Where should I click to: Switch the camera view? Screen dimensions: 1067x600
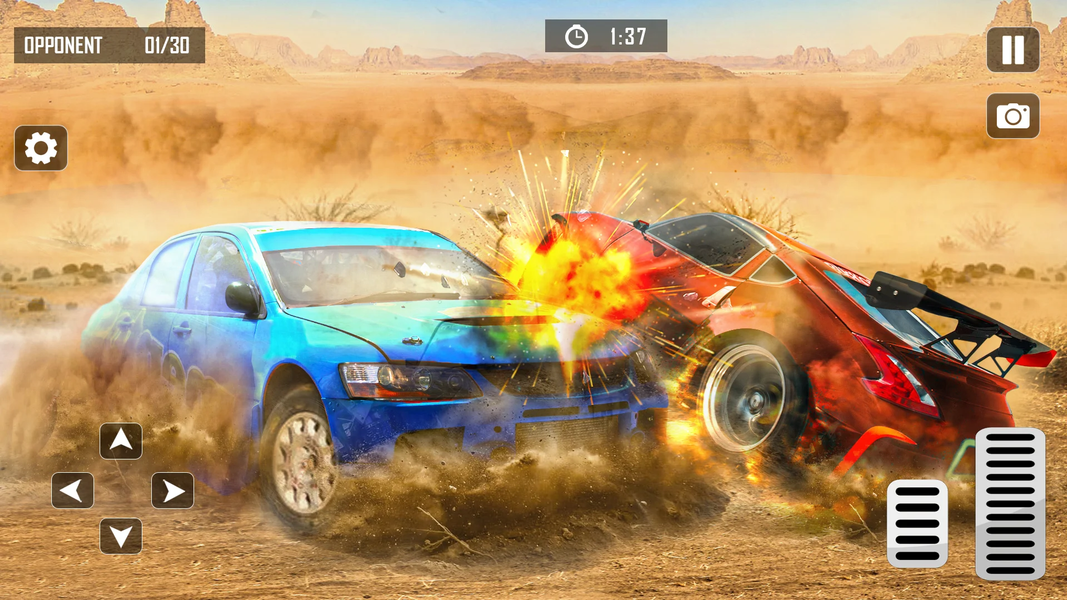[1012, 117]
